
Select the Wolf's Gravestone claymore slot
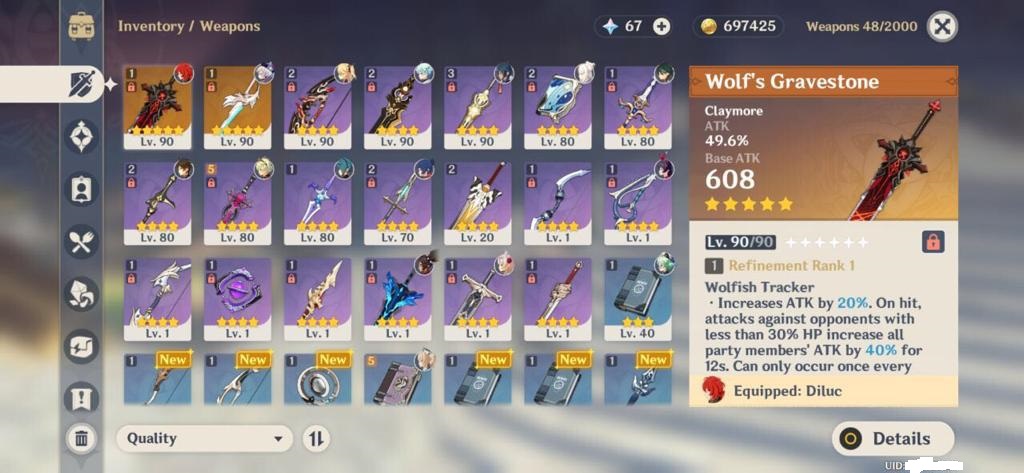coord(158,107)
